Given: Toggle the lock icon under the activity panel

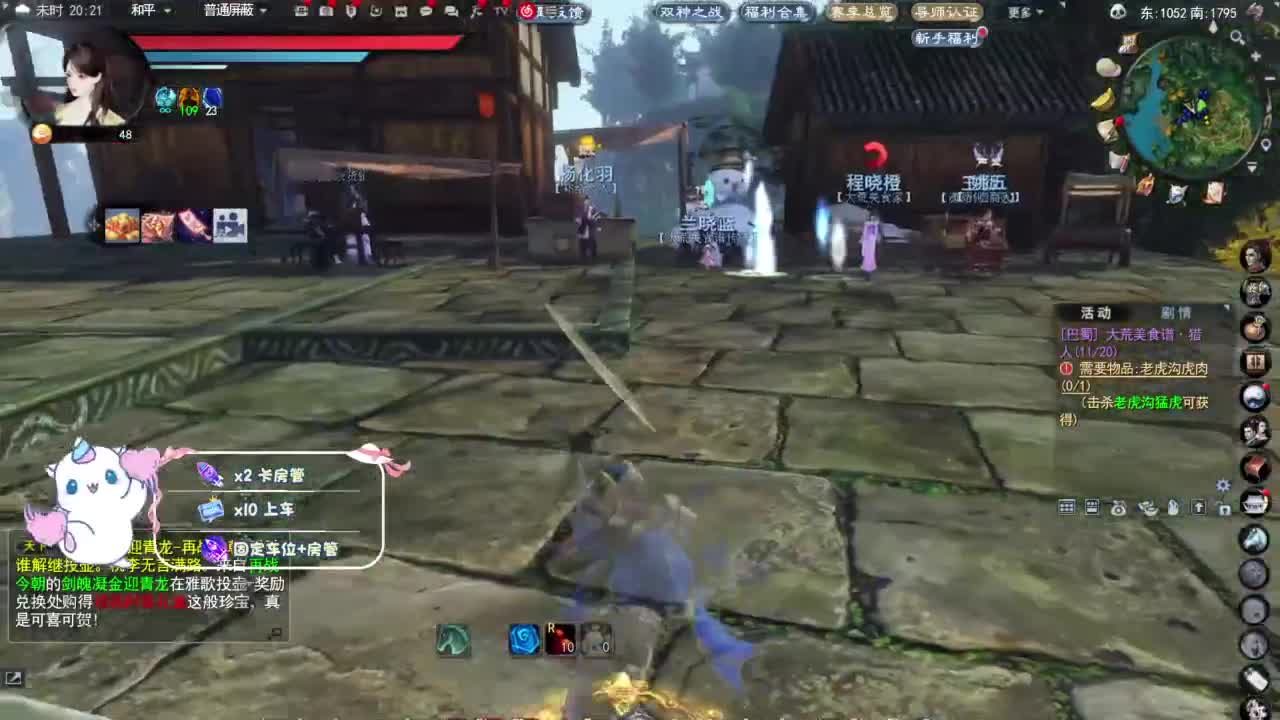Looking at the screenshot, I should click(1226, 508).
